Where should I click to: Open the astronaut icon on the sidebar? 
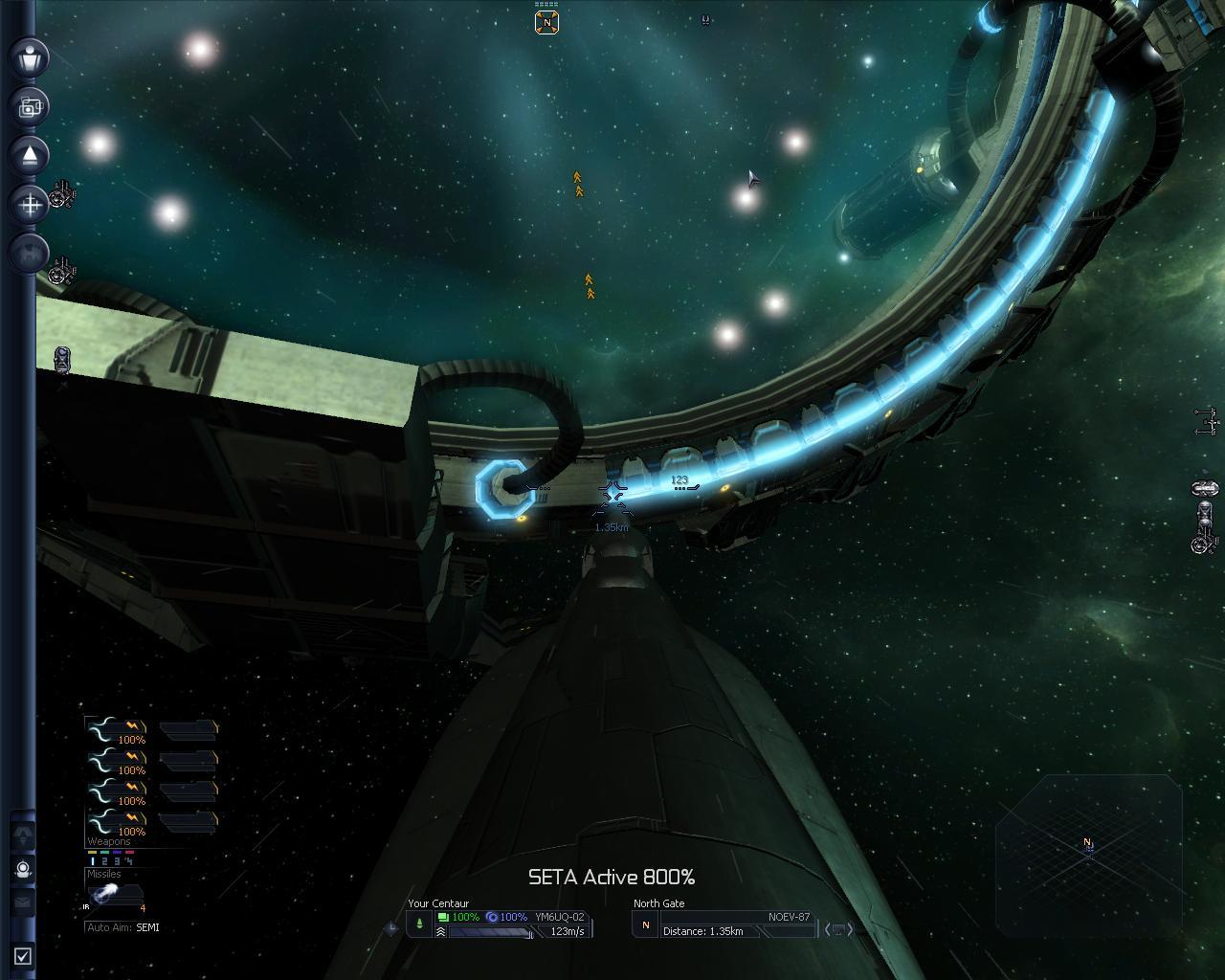coord(23,869)
